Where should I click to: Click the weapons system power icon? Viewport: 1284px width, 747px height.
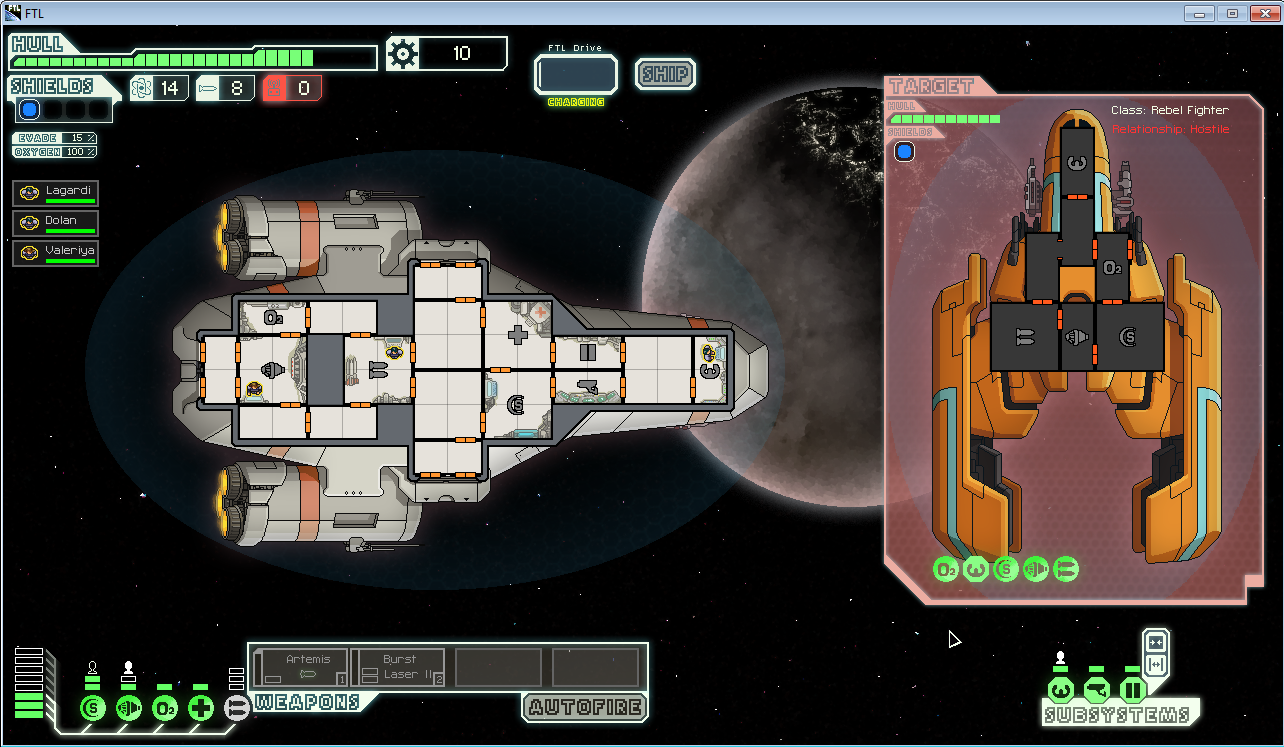pyautogui.click(x=237, y=708)
